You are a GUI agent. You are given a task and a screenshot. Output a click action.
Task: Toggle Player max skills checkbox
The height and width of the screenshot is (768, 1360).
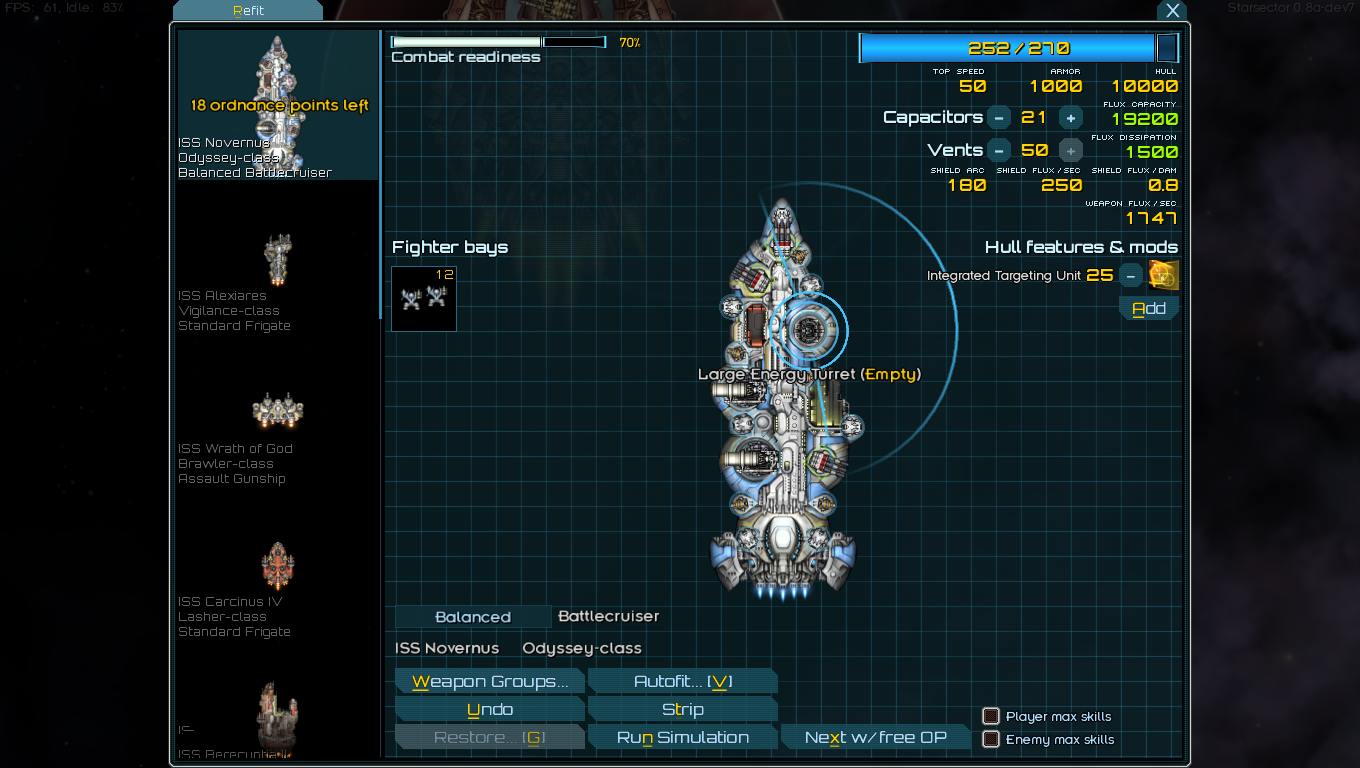tap(991, 716)
